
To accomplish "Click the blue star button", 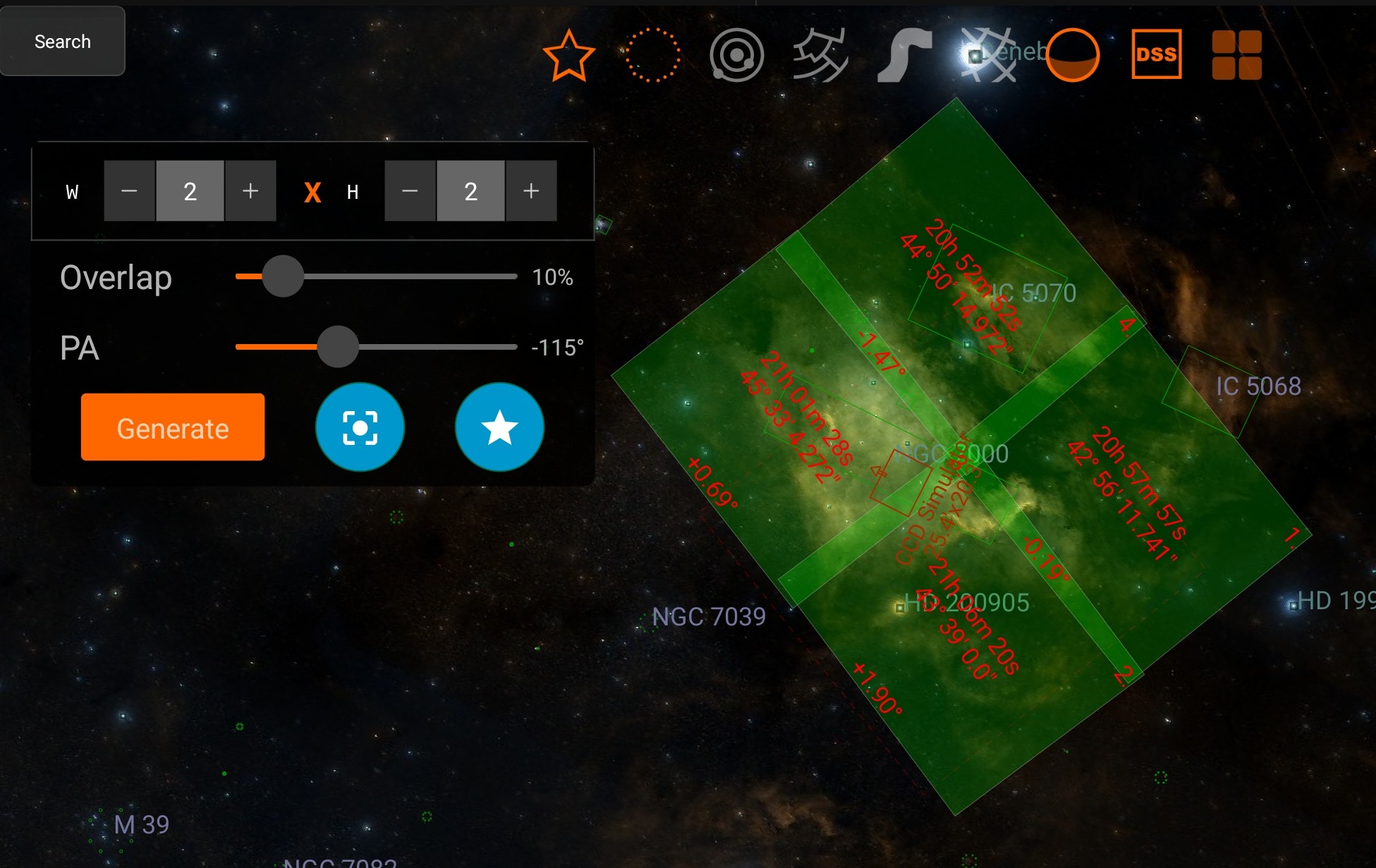I will tap(499, 427).
